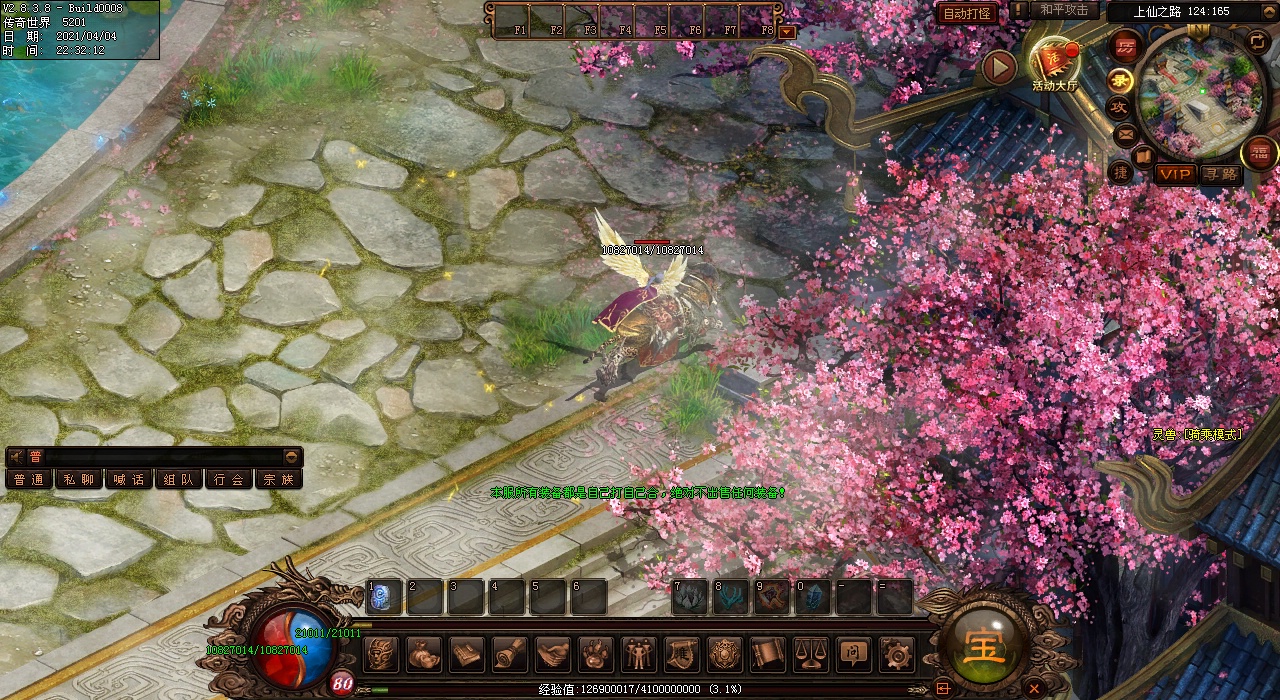Open the mail envelope icon
The image size is (1280, 700).
point(1126,134)
